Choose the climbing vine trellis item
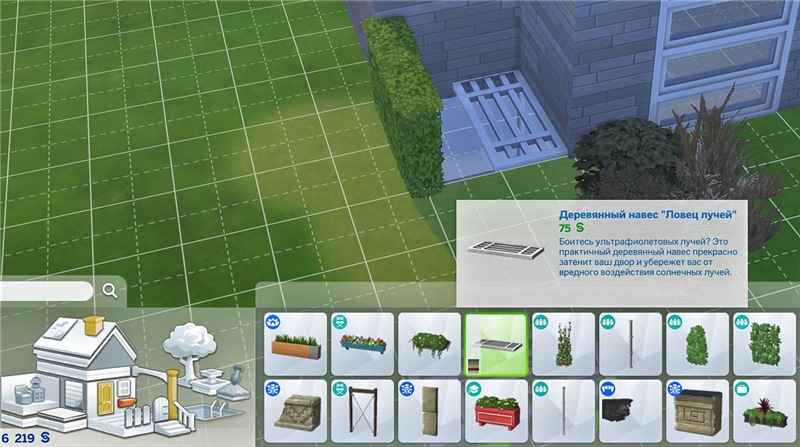 click(x=563, y=344)
